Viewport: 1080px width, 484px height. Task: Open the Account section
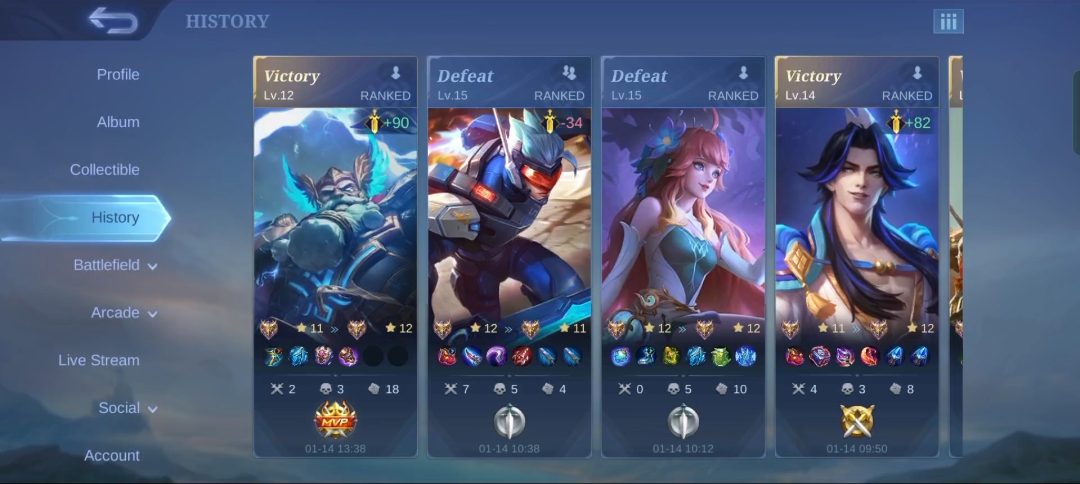(112, 456)
